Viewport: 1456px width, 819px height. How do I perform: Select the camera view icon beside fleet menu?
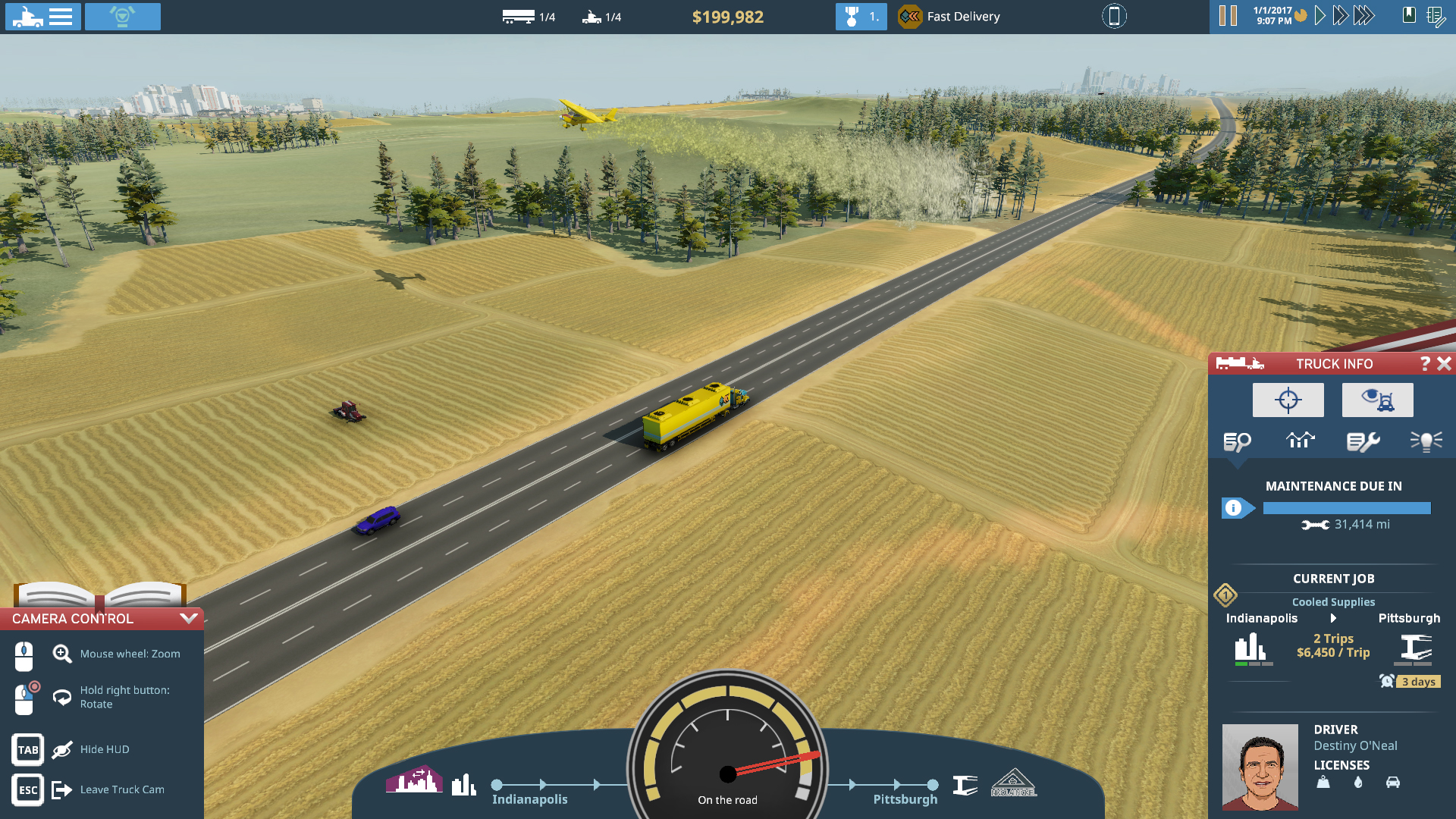(x=123, y=16)
